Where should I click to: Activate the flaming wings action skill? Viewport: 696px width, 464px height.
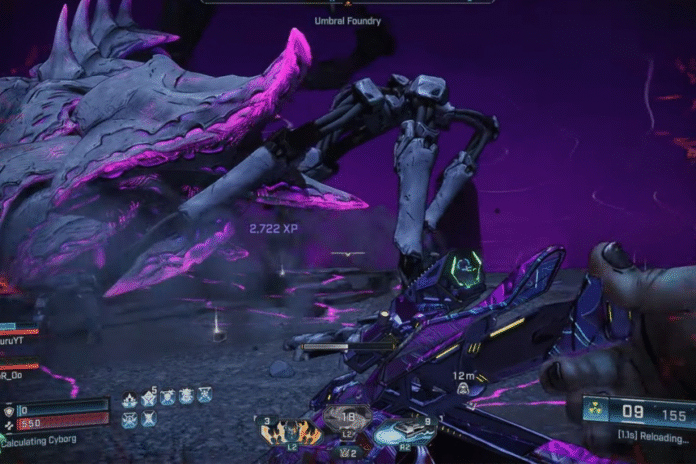pyautogui.click(x=291, y=432)
